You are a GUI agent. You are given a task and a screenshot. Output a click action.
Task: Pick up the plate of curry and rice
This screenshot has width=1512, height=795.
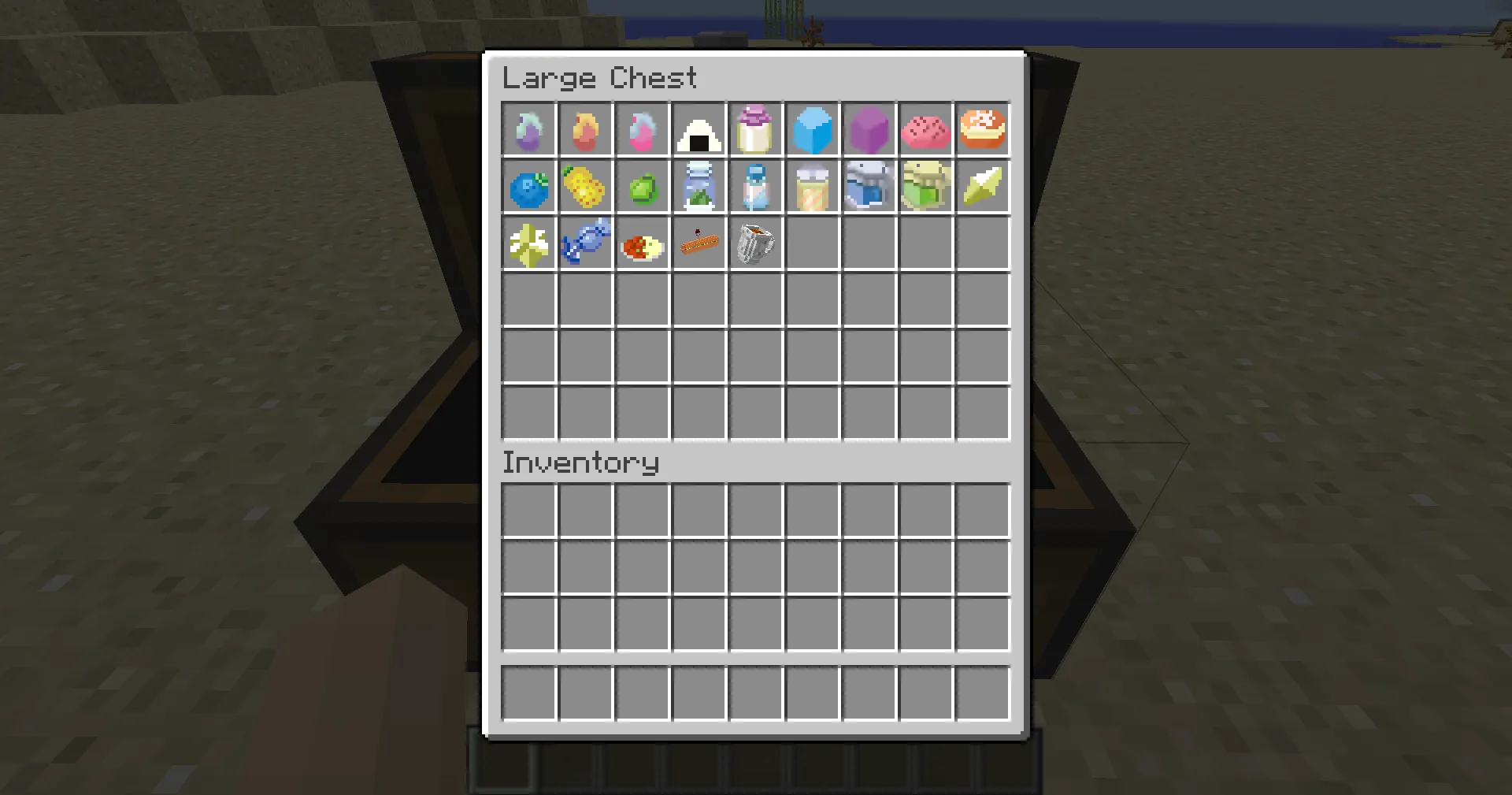642,243
